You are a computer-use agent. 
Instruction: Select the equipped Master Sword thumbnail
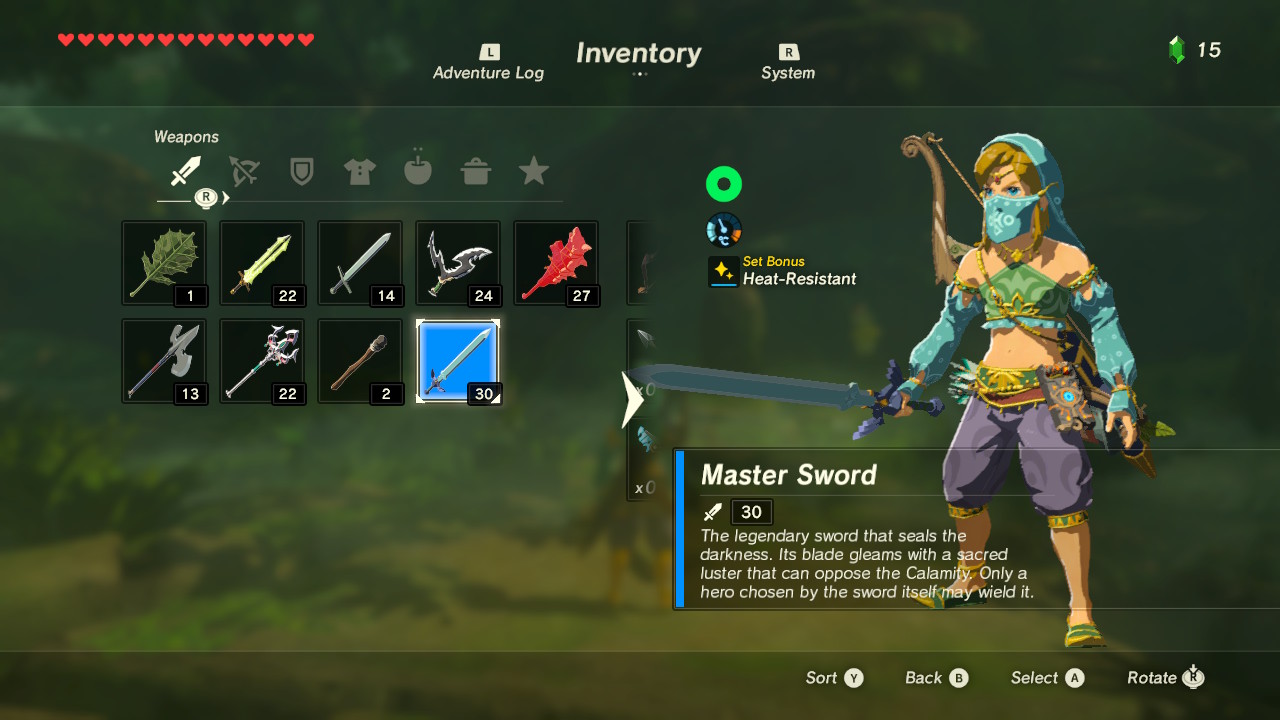(x=457, y=361)
